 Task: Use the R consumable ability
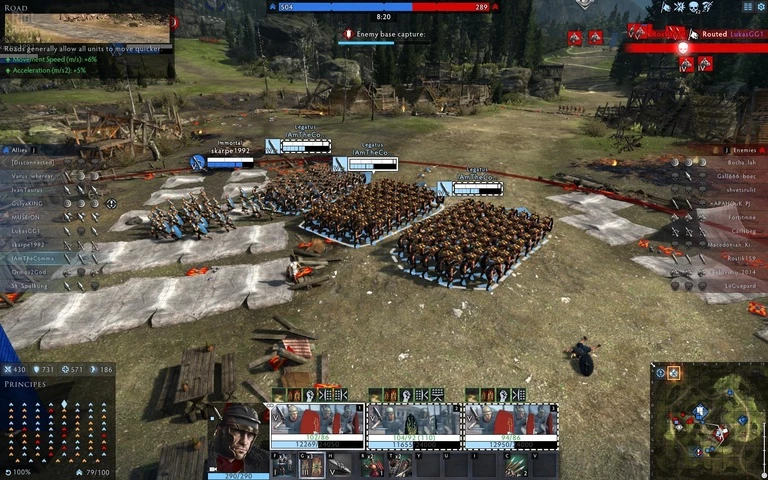click(371, 465)
